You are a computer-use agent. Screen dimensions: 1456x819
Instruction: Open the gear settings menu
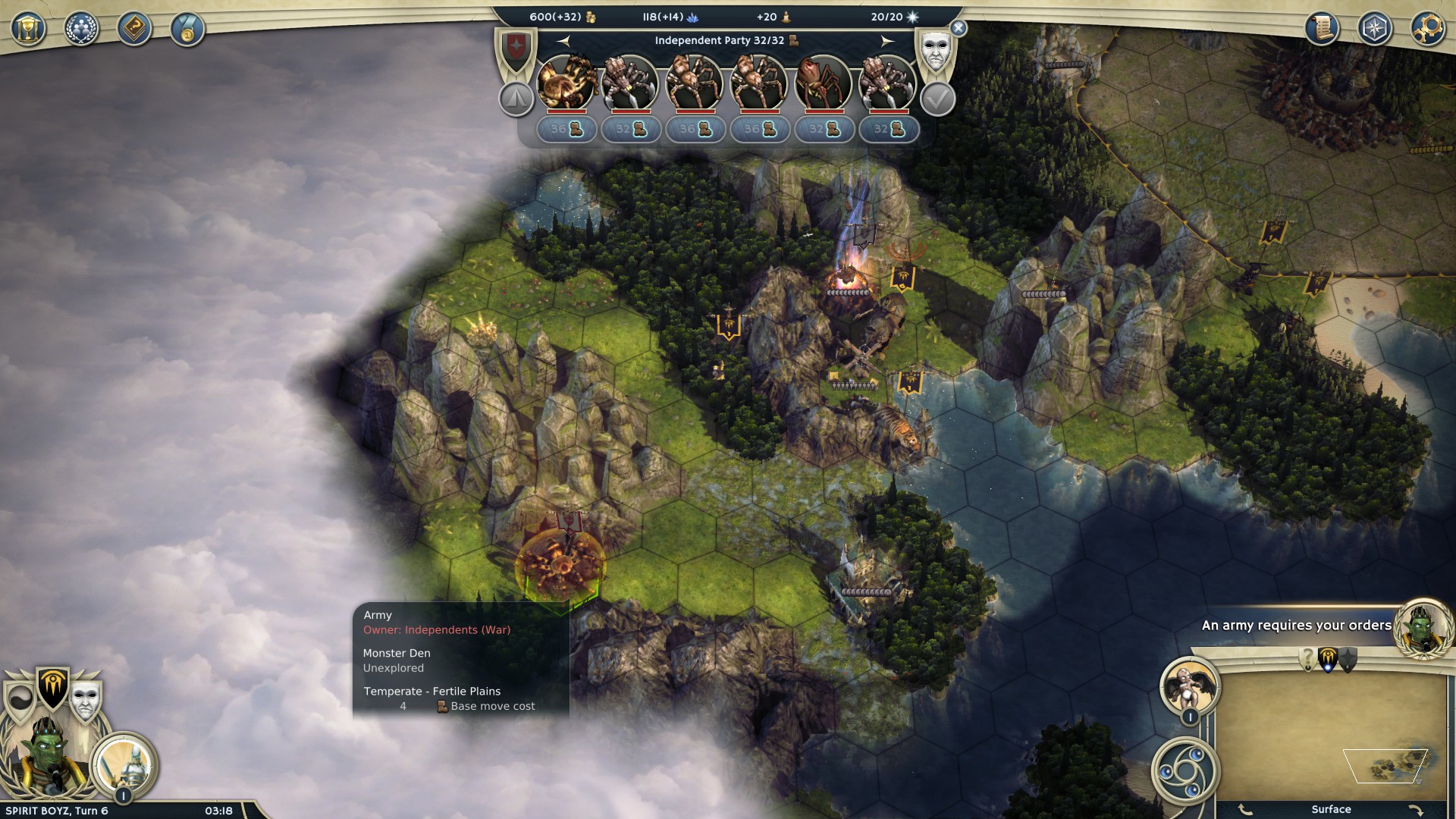pos(1427,29)
